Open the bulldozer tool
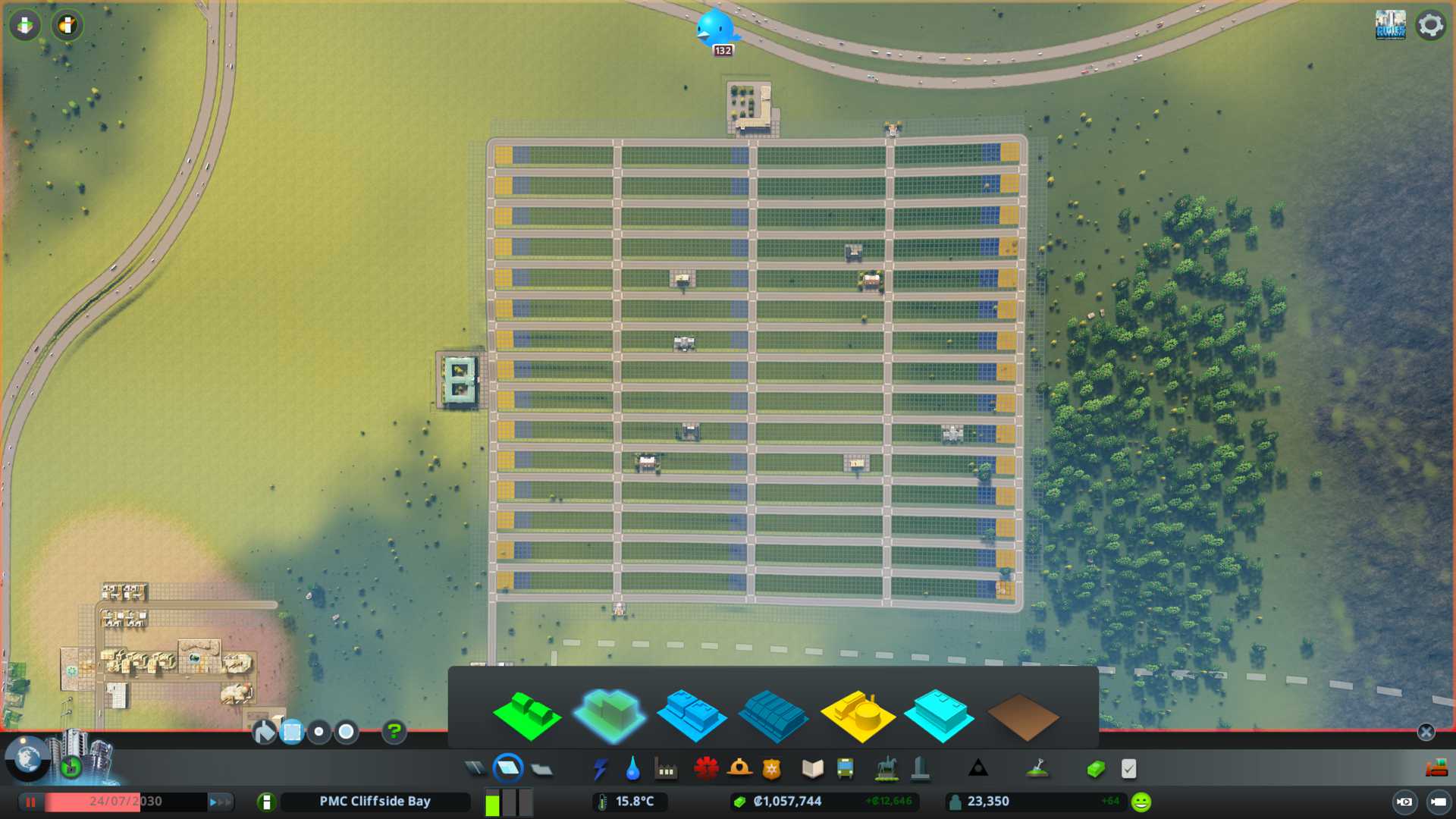 pos(1436,769)
